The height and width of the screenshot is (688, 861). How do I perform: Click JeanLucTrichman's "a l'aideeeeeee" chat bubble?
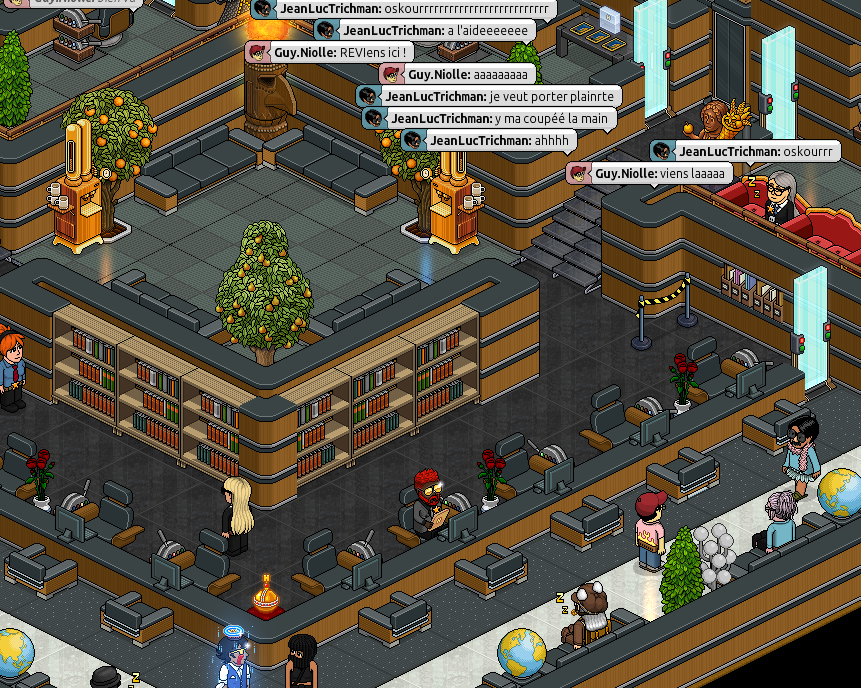pyautogui.click(x=424, y=30)
